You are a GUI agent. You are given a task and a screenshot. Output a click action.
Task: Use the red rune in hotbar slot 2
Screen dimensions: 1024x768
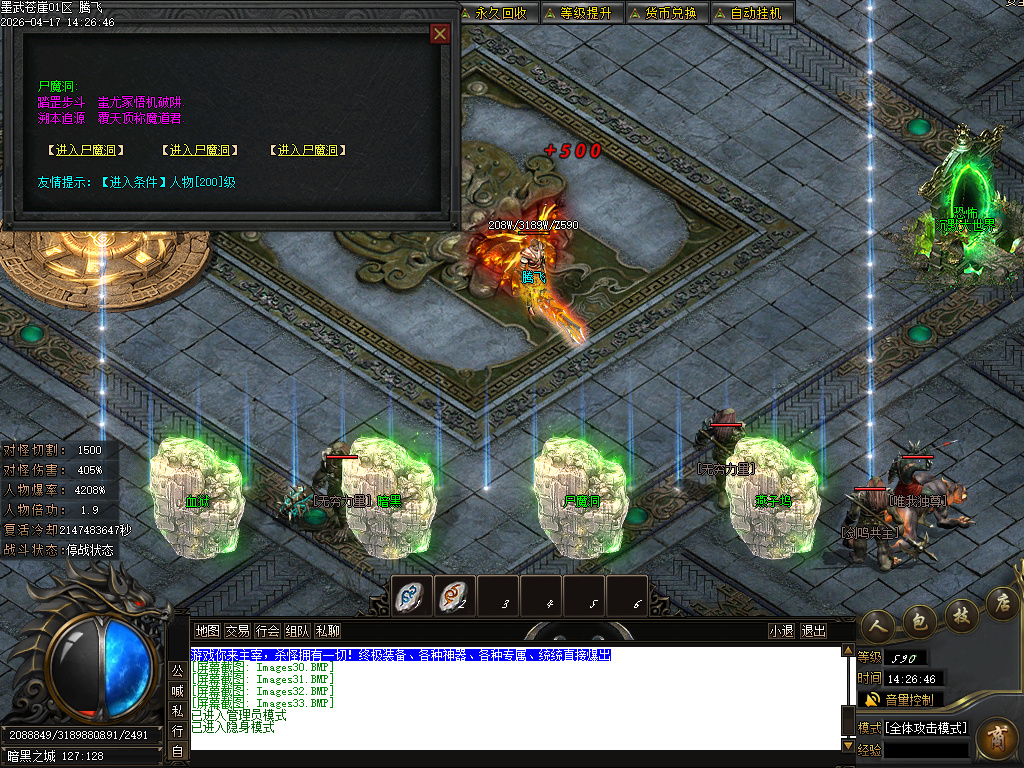455,596
